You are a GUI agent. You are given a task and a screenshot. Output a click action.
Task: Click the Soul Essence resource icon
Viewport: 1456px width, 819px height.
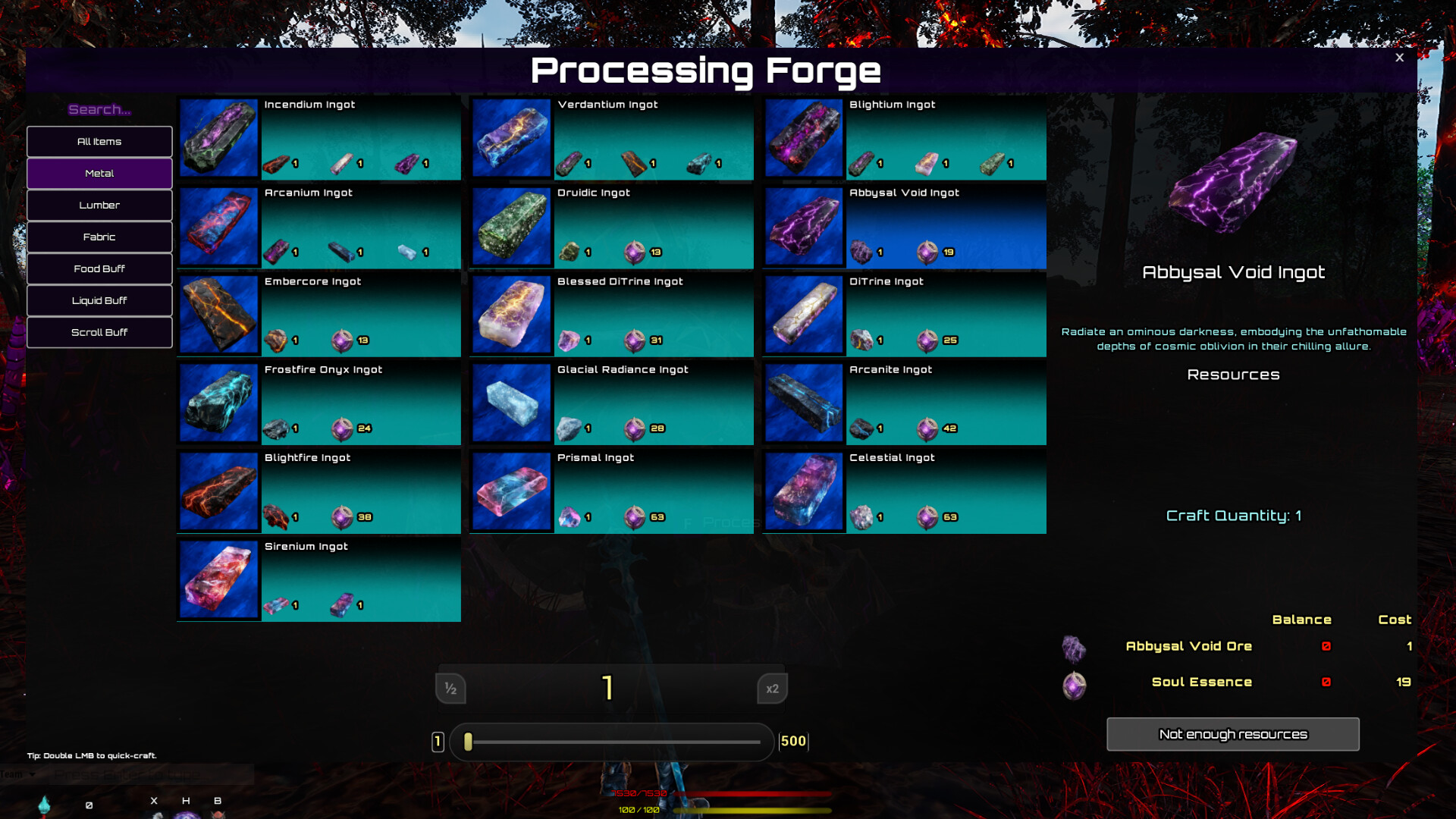click(x=1073, y=686)
